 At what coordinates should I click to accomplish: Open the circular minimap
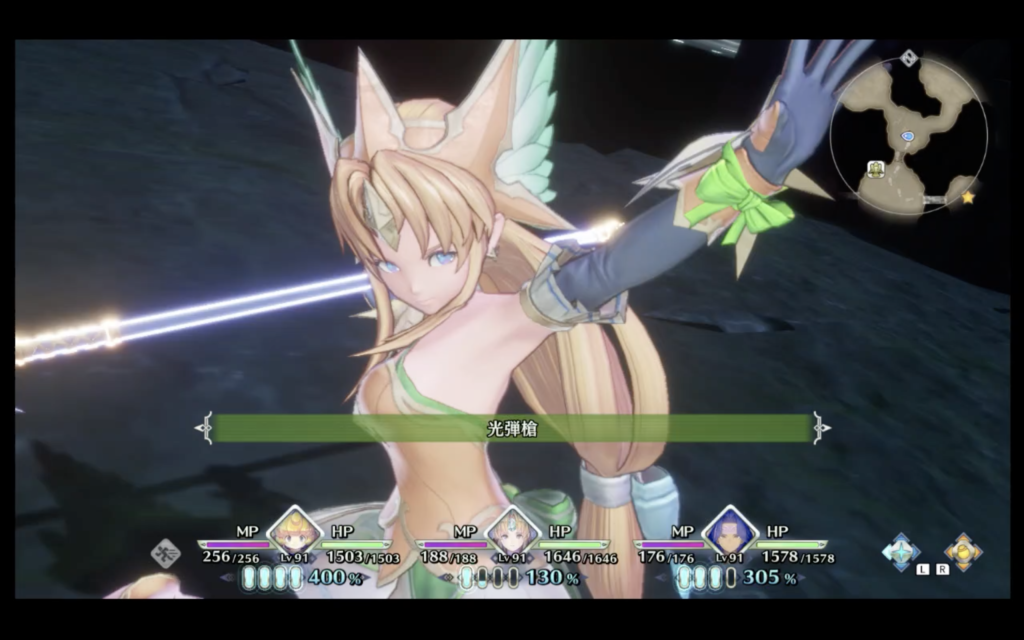coord(908,134)
